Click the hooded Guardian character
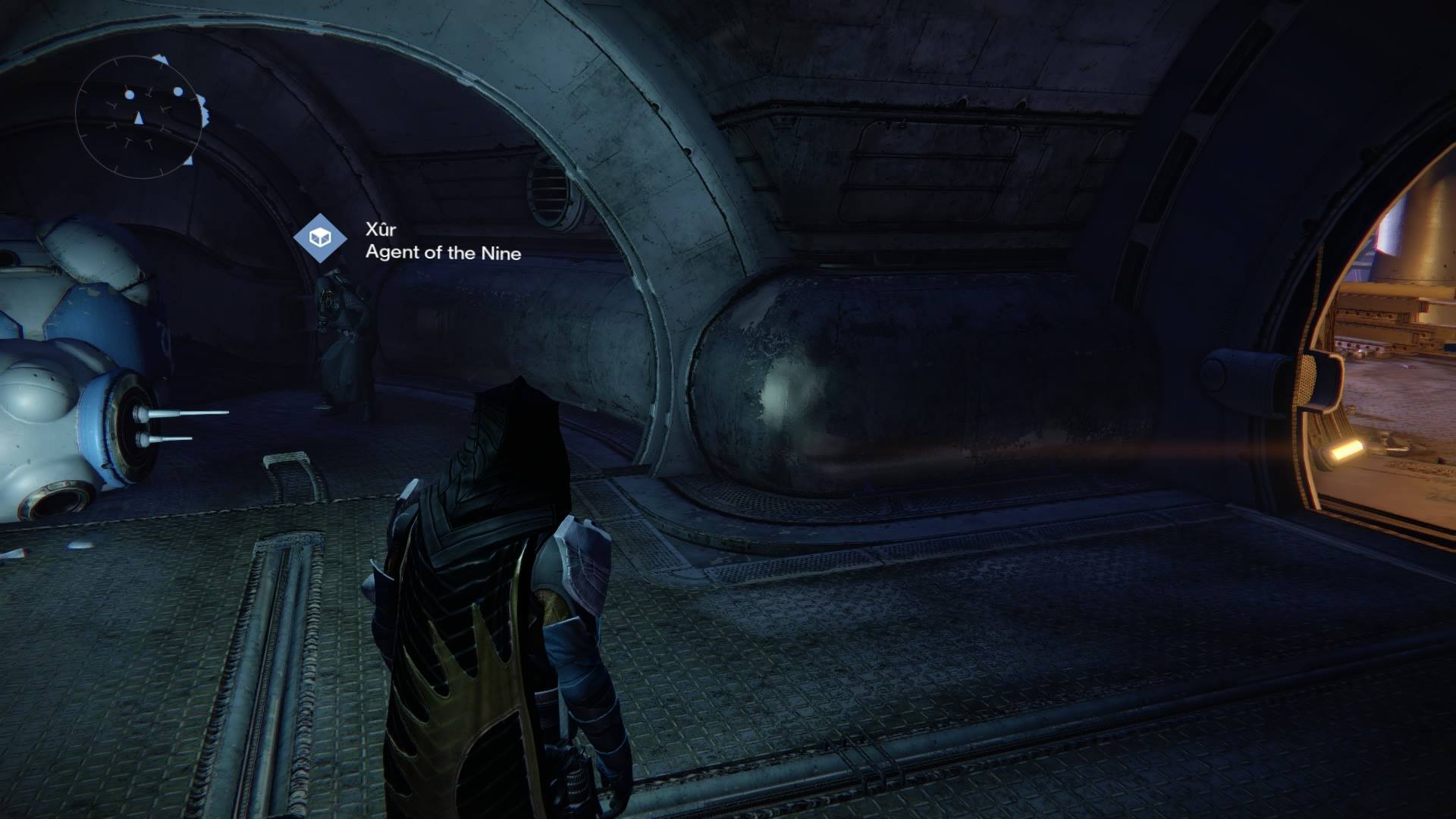 click(x=500, y=531)
